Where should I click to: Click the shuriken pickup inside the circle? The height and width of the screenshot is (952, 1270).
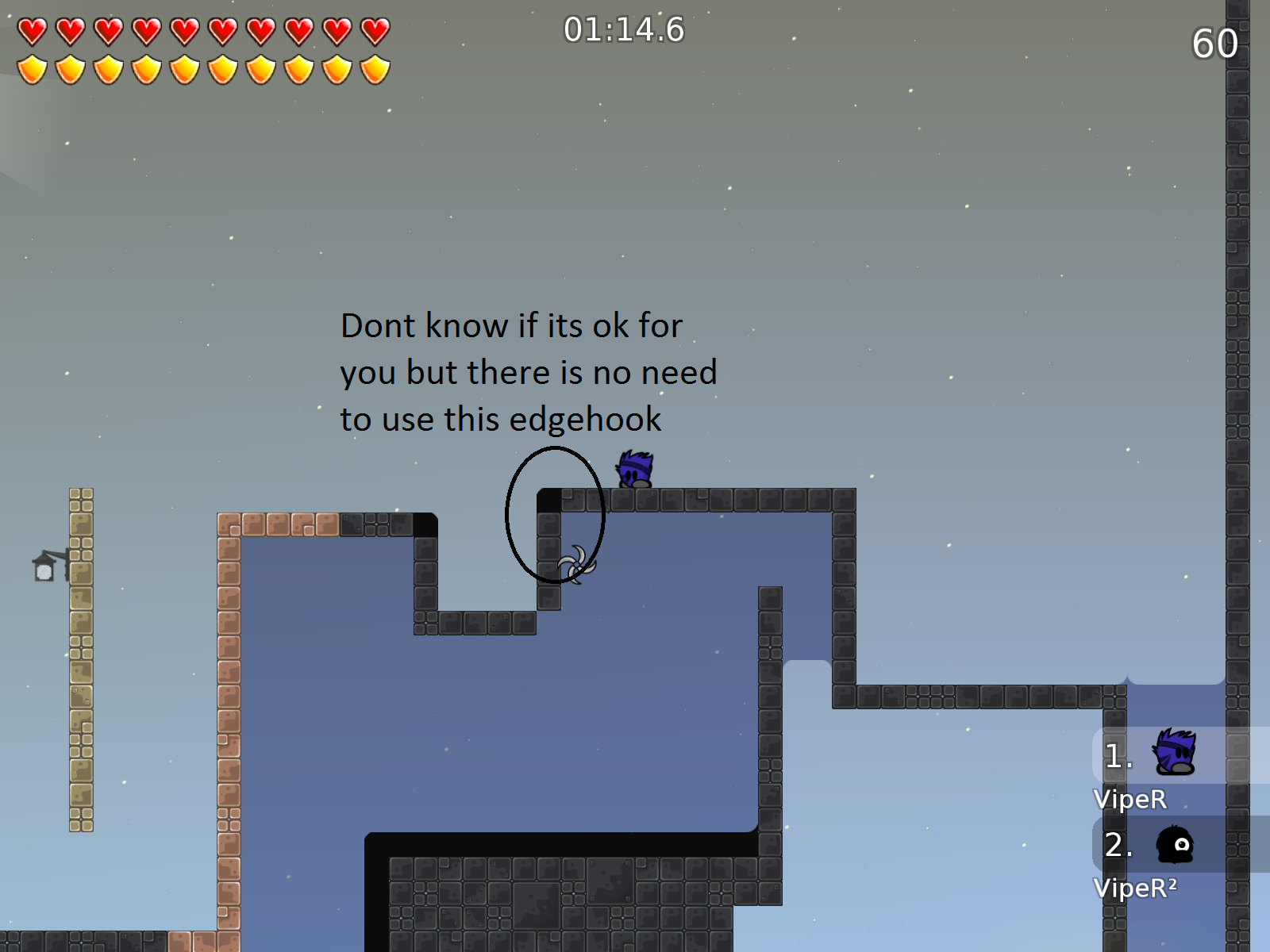[576, 565]
